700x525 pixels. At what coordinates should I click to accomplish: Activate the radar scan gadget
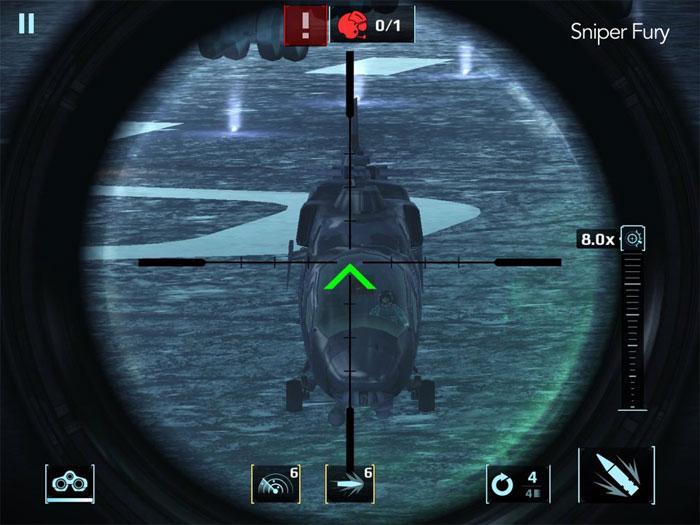(275, 484)
